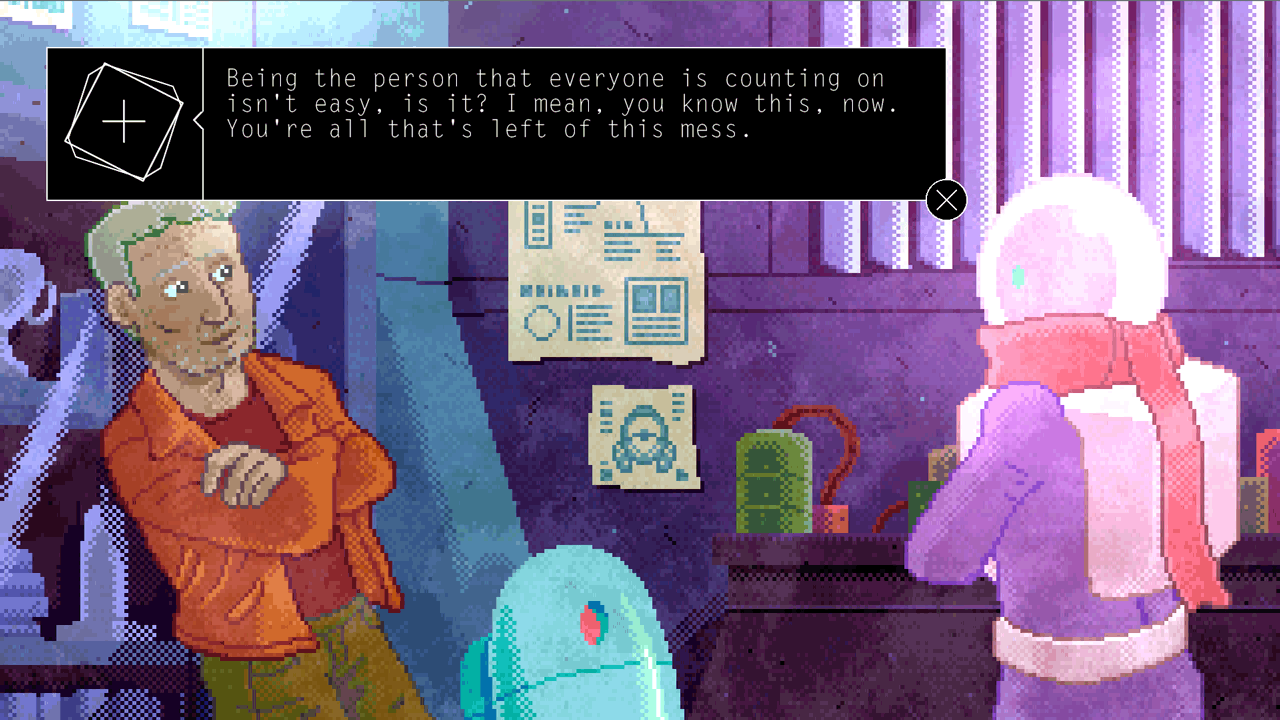This screenshot has width=1280, height=720.
Task: Click the car diagram poster on the wall
Action: tap(644, 438)
